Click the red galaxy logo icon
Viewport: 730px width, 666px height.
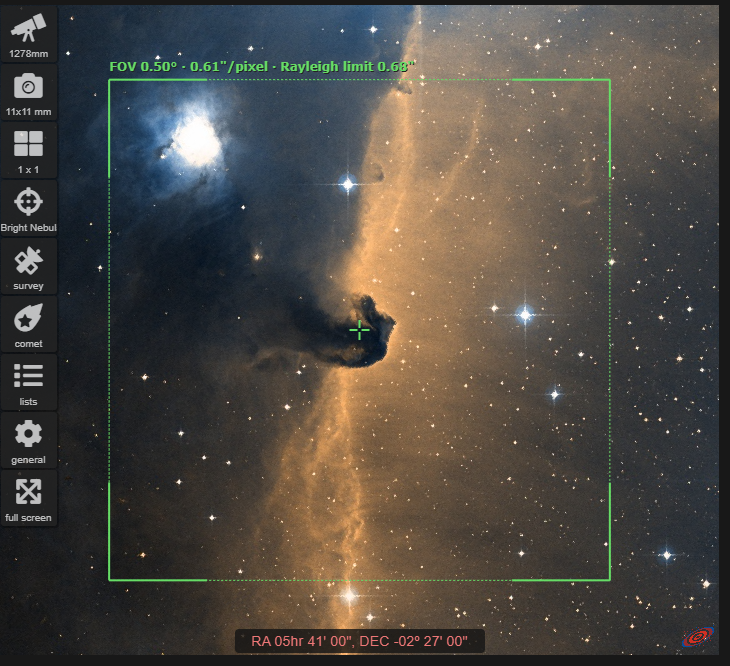[696, 636]
